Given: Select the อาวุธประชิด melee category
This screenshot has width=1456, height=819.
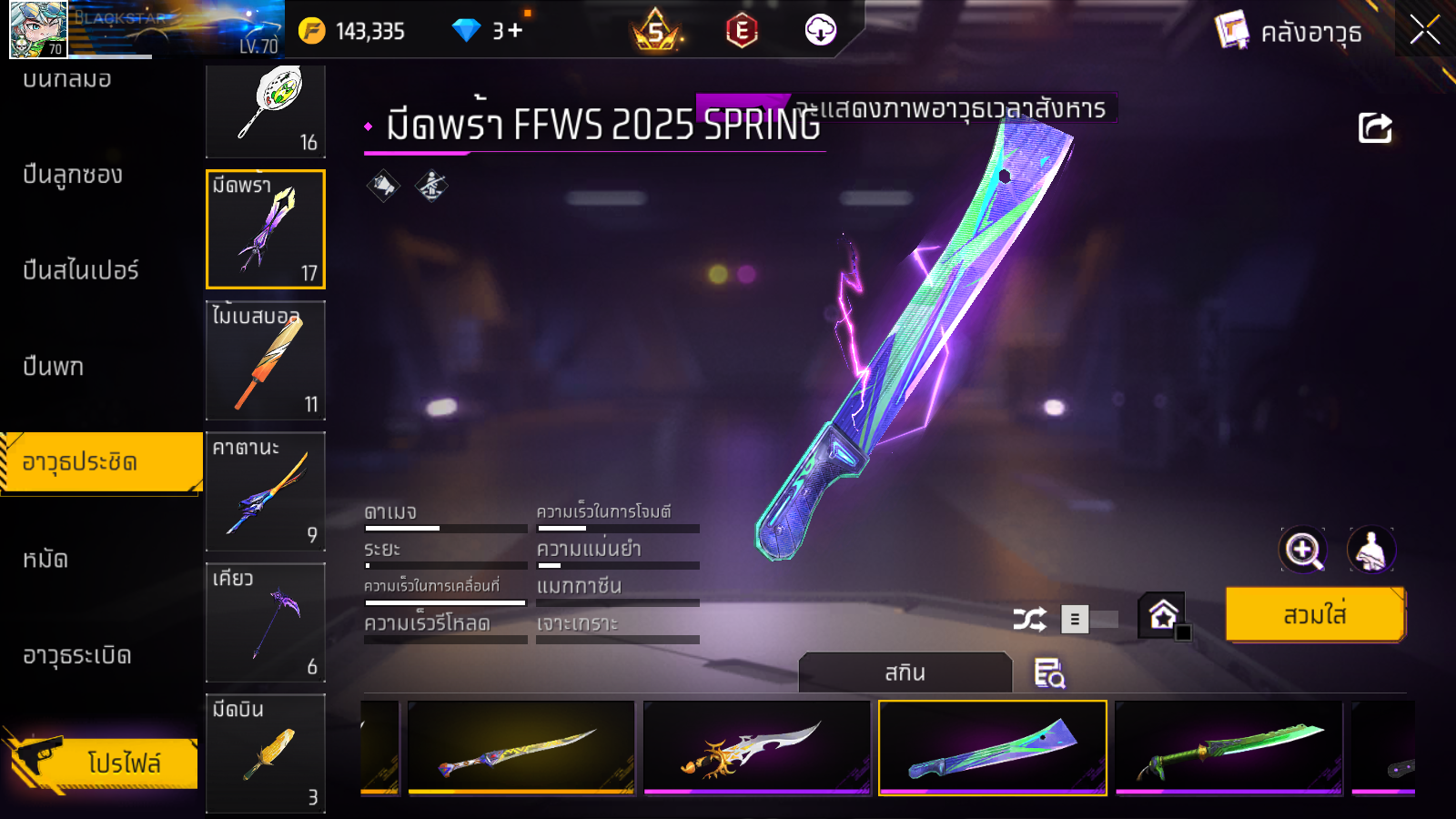Looking at the screenshot, I should [100, 462].
